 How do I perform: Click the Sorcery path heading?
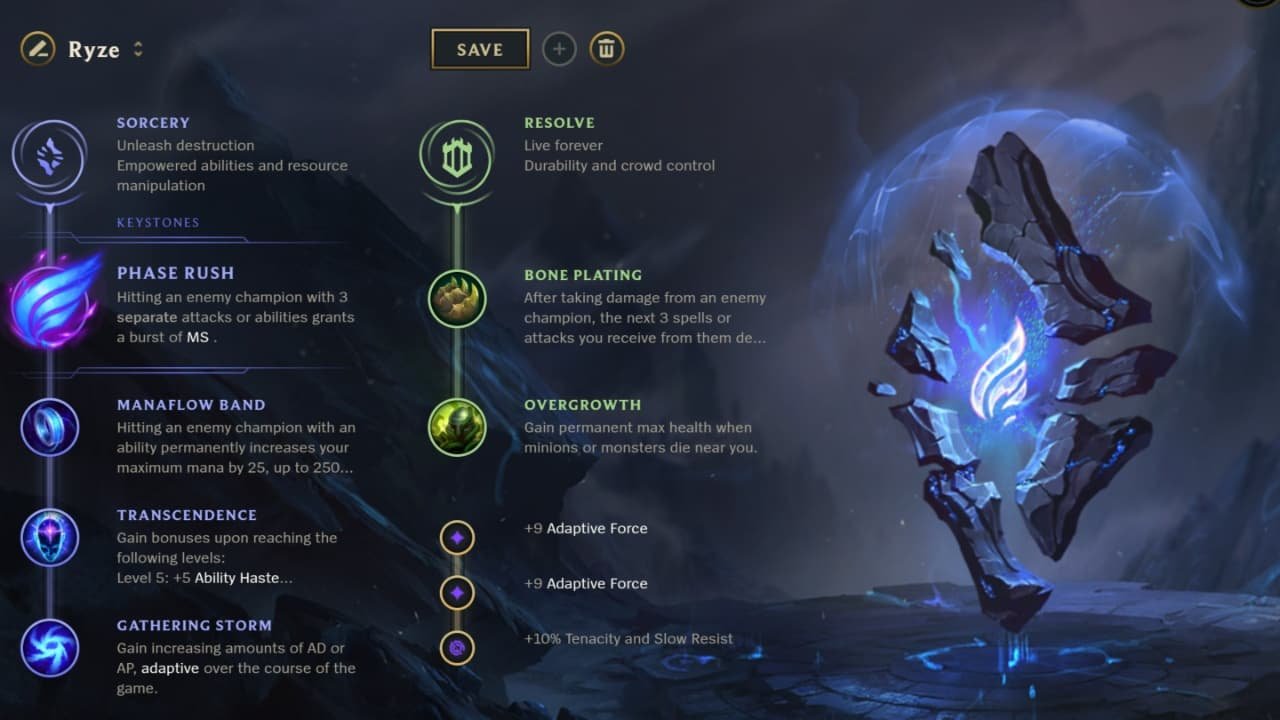click(x=153, y=122)
